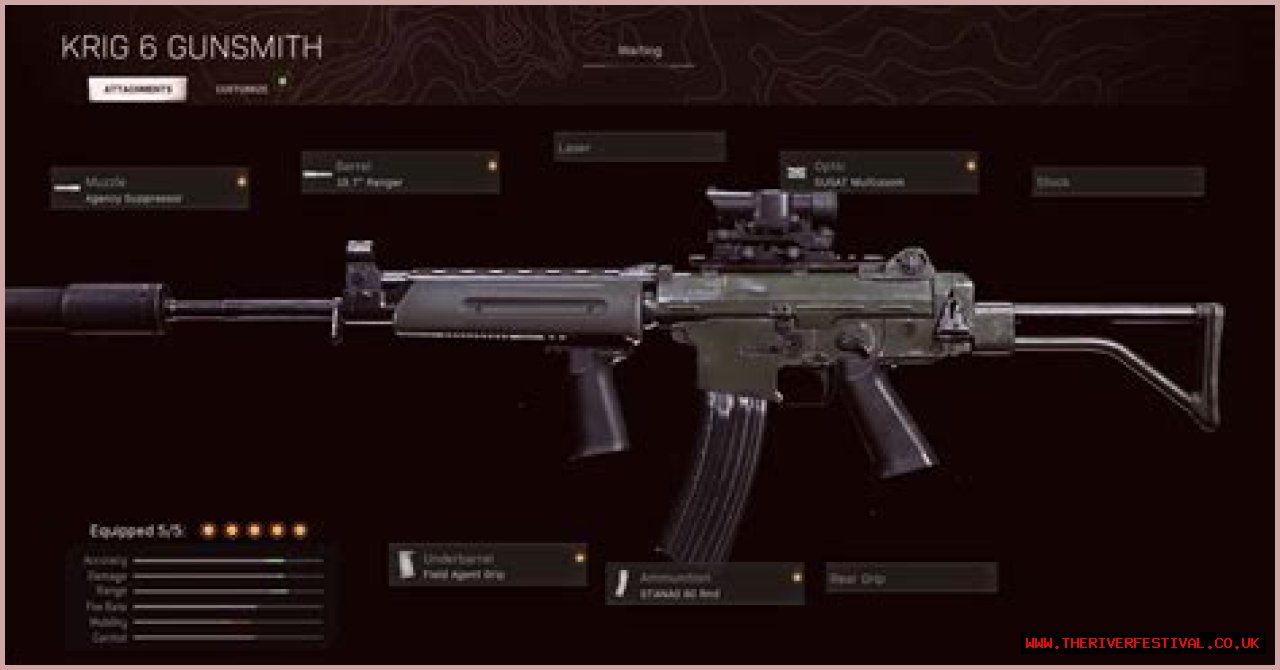Open the Customize tab

pos(242,89)
